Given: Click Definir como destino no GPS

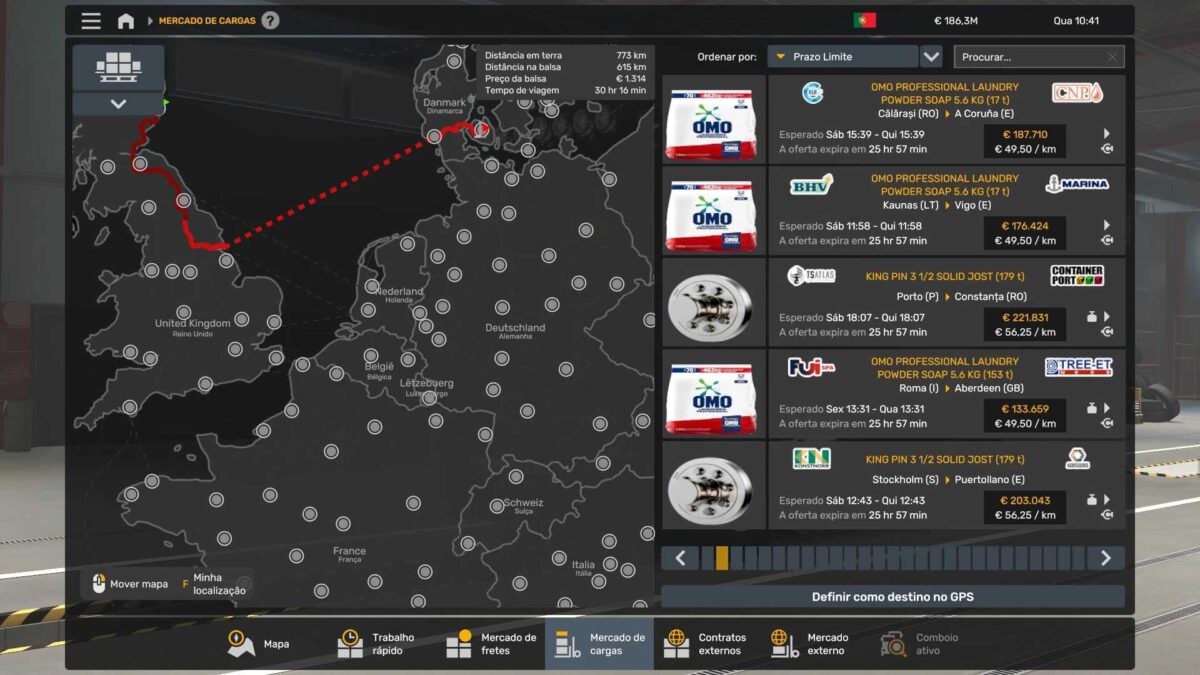Looking at the screenshot, I should click(x=892, y=597).
